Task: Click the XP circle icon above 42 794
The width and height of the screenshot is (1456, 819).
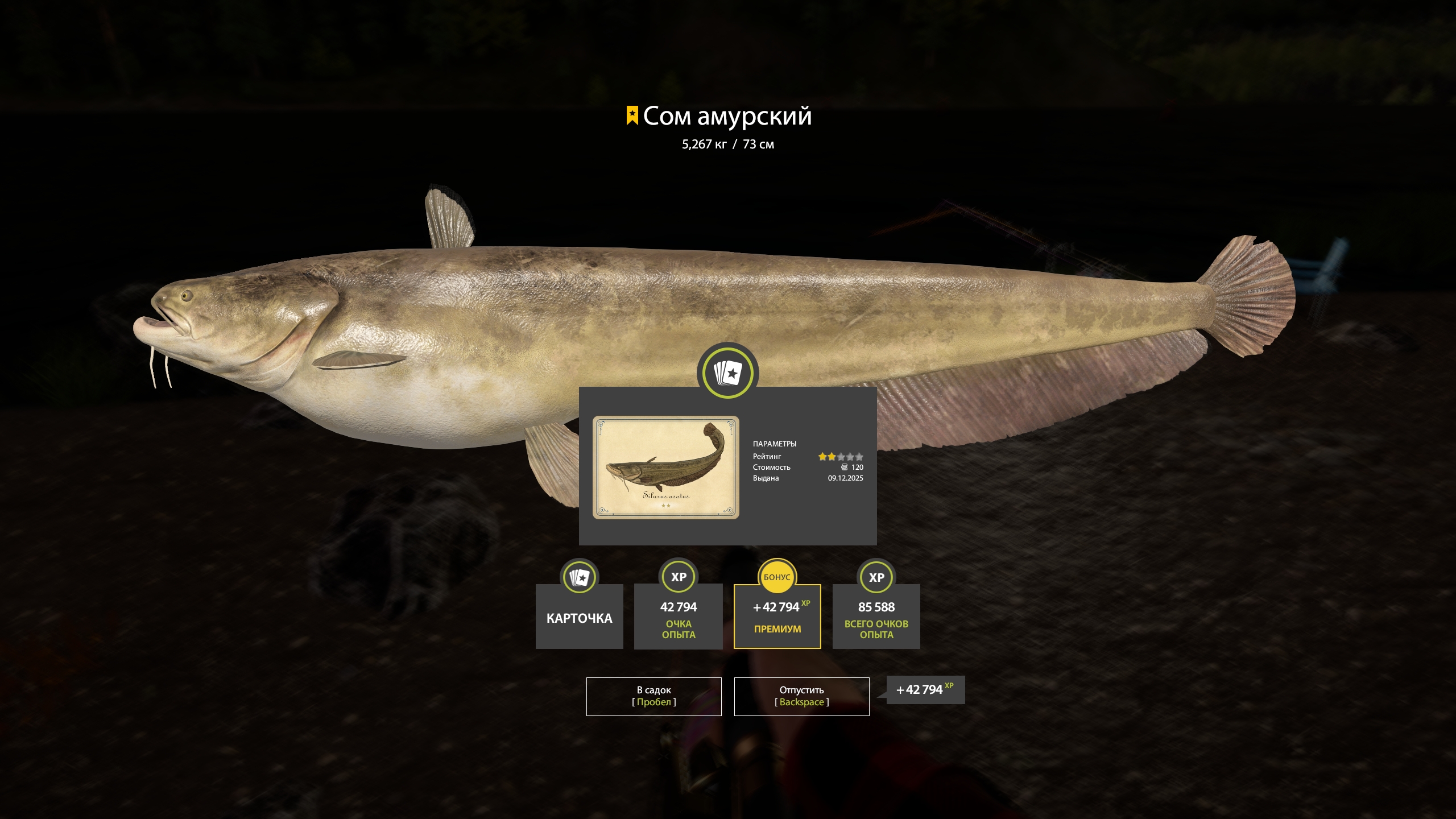Action: click(x=678, y=577)
